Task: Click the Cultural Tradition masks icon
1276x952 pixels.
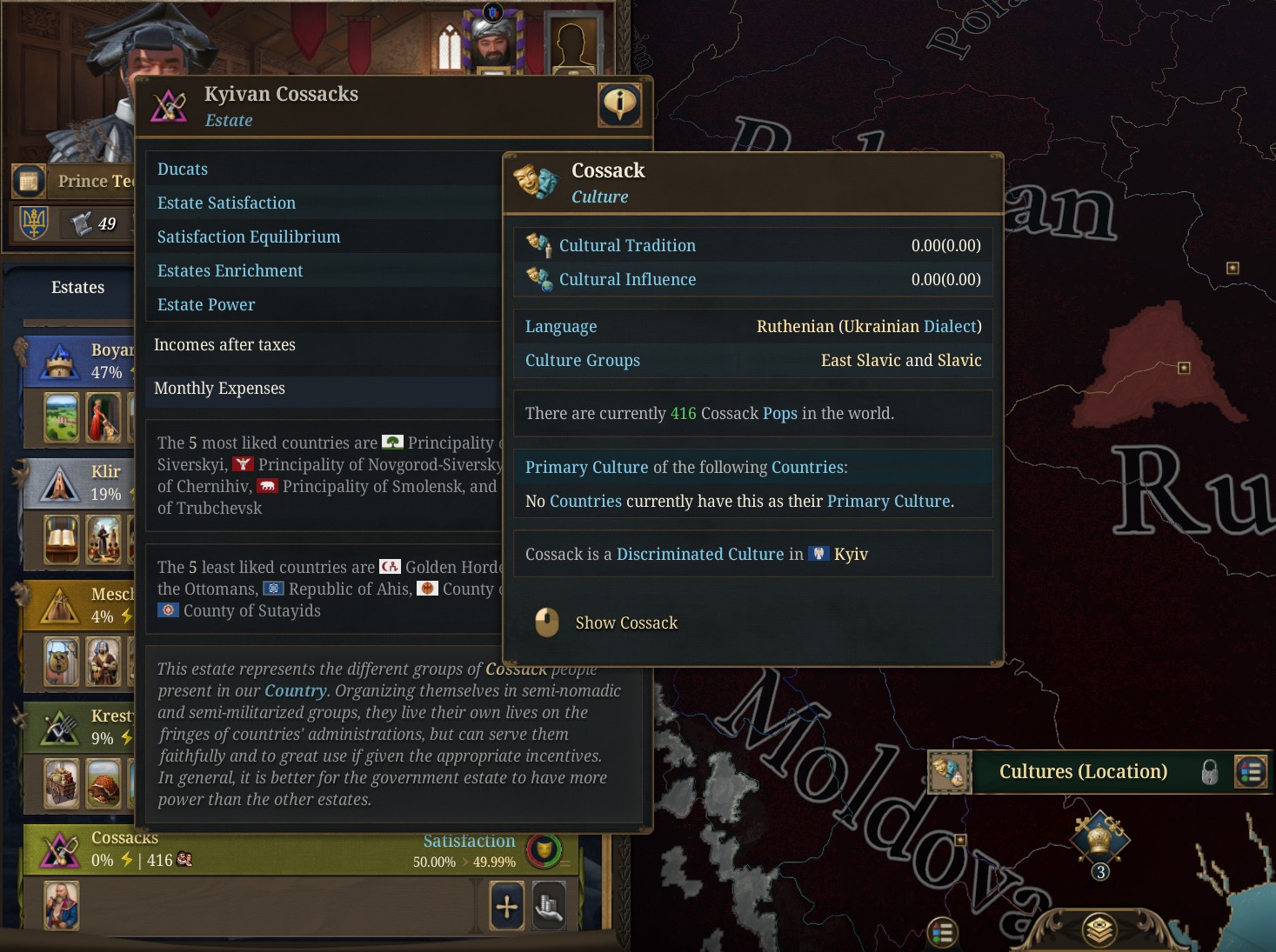Action: coord(538,245)
